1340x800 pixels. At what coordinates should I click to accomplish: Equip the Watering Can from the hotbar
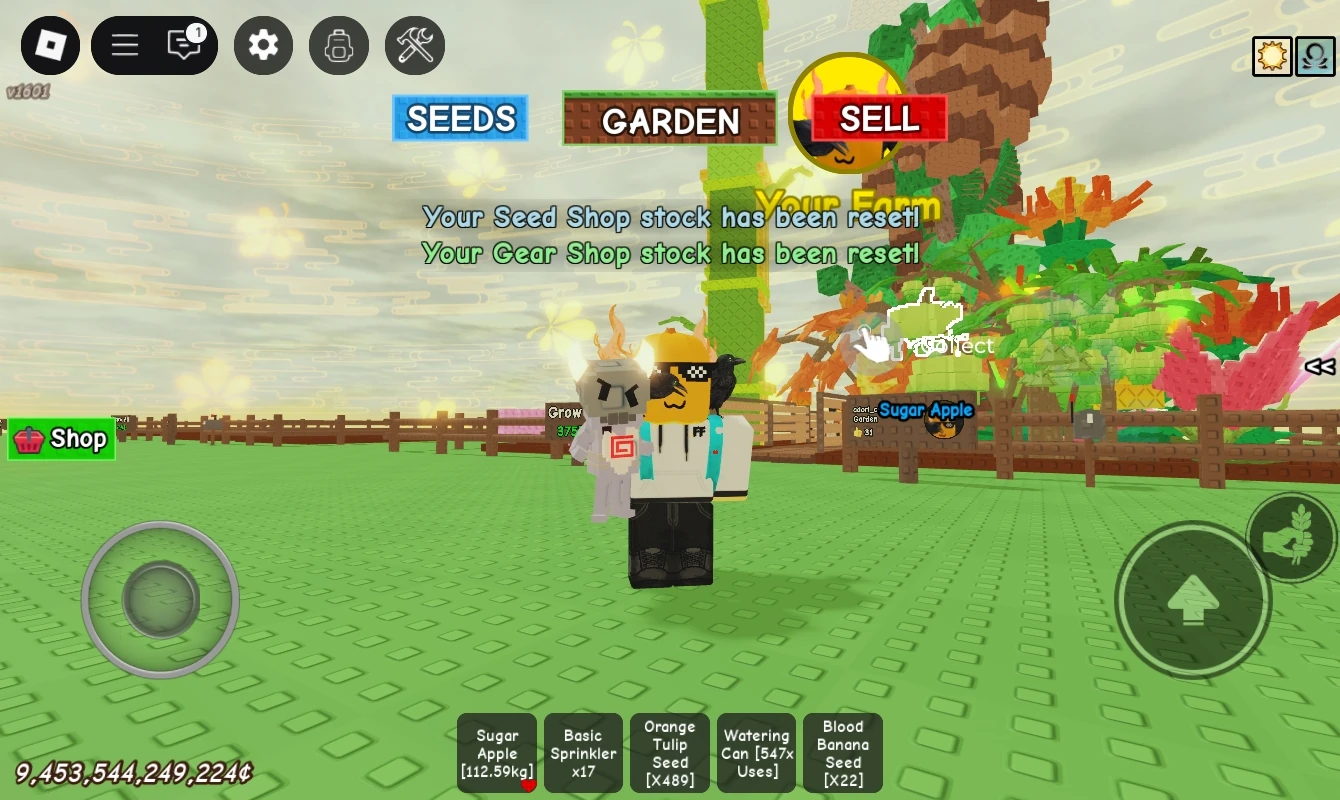tap(756, 753)
